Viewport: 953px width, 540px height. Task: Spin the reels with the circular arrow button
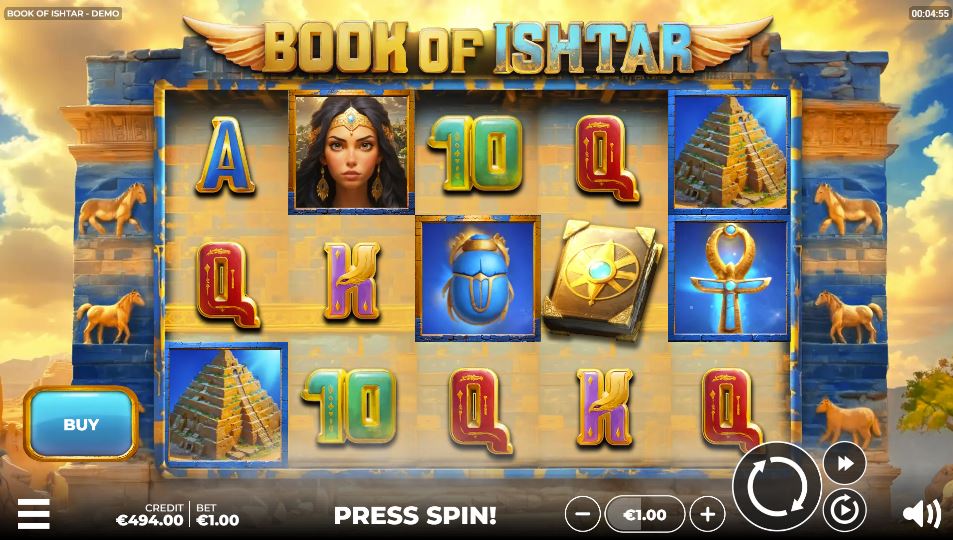776,488
